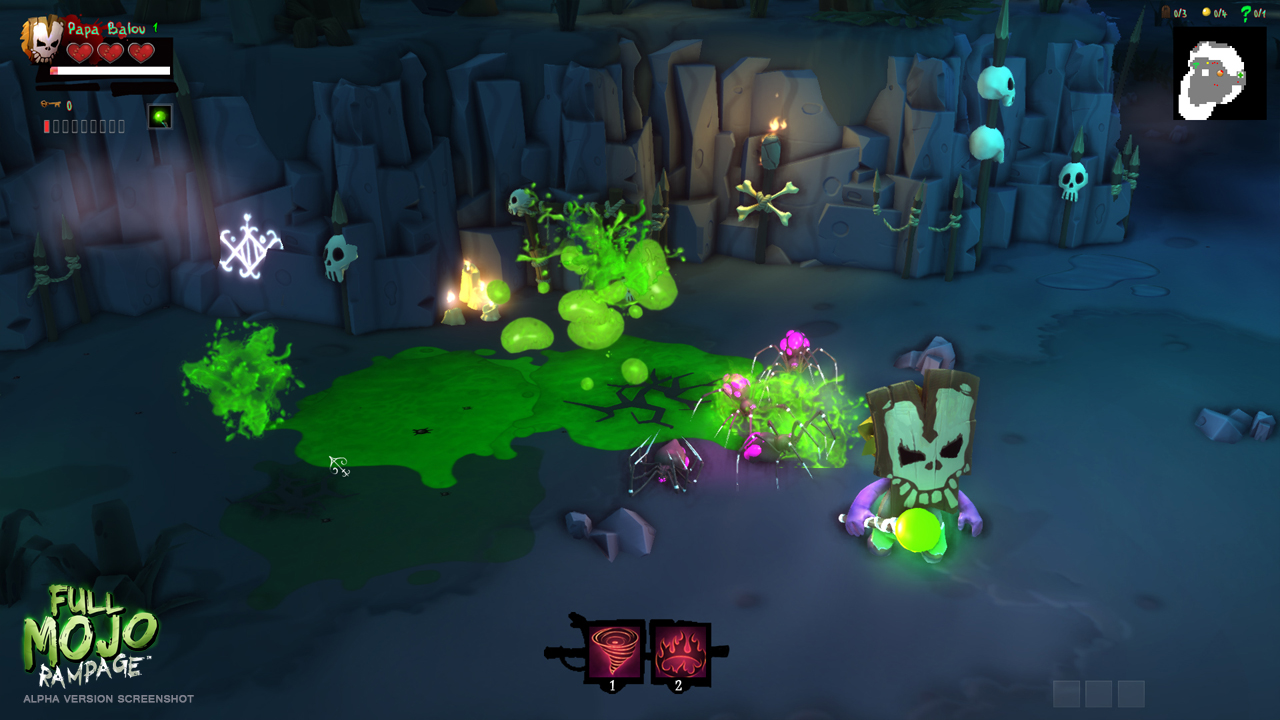Click Papa Balou's skull mask portrait

(42, 39)
